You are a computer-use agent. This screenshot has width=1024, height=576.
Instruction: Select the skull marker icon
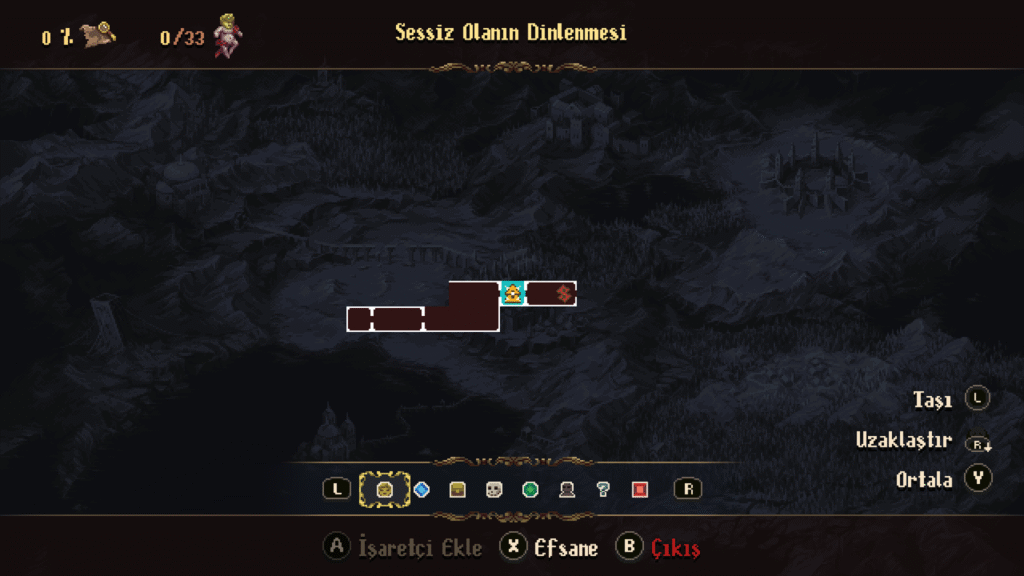coord(494,489)
